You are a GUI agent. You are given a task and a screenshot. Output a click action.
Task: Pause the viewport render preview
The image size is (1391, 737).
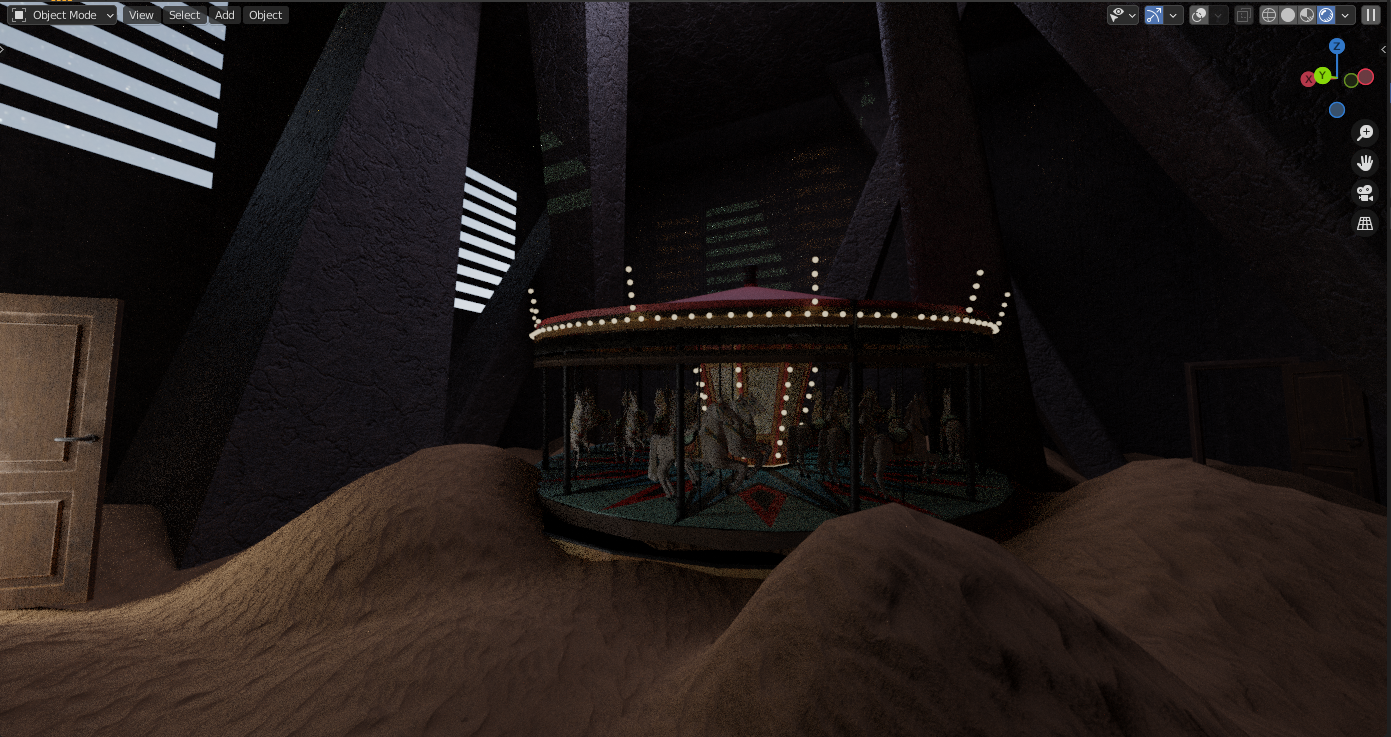[x=1371, y=15]
